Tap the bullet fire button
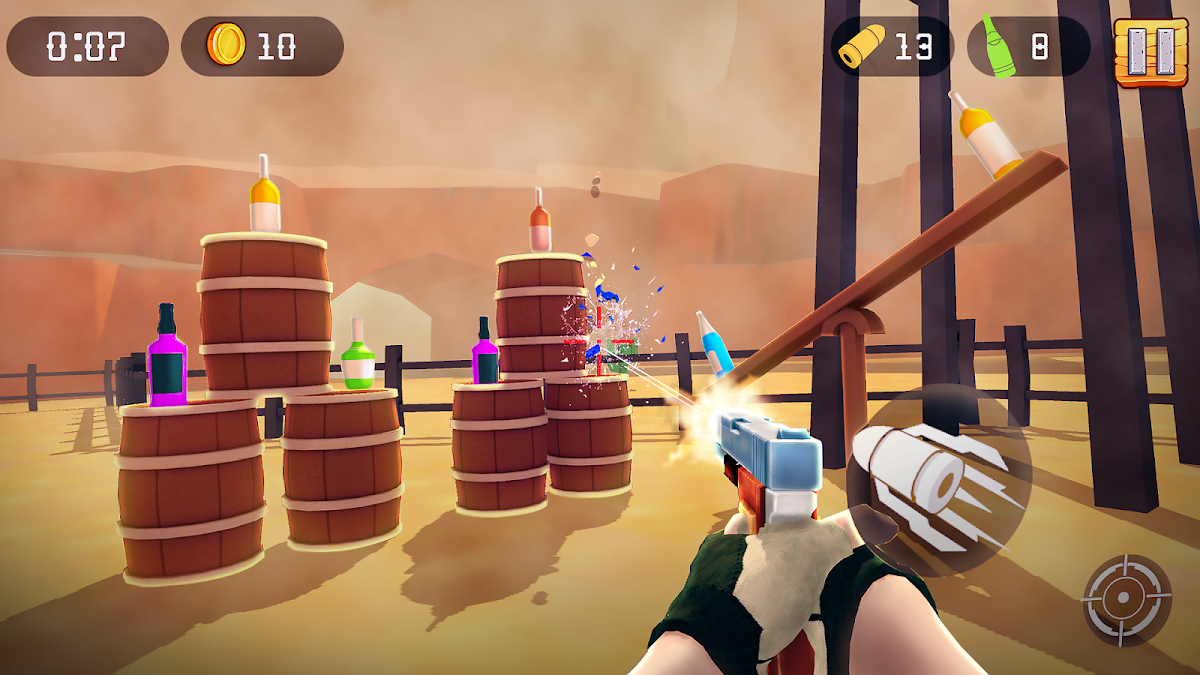 tap(936, 480)
